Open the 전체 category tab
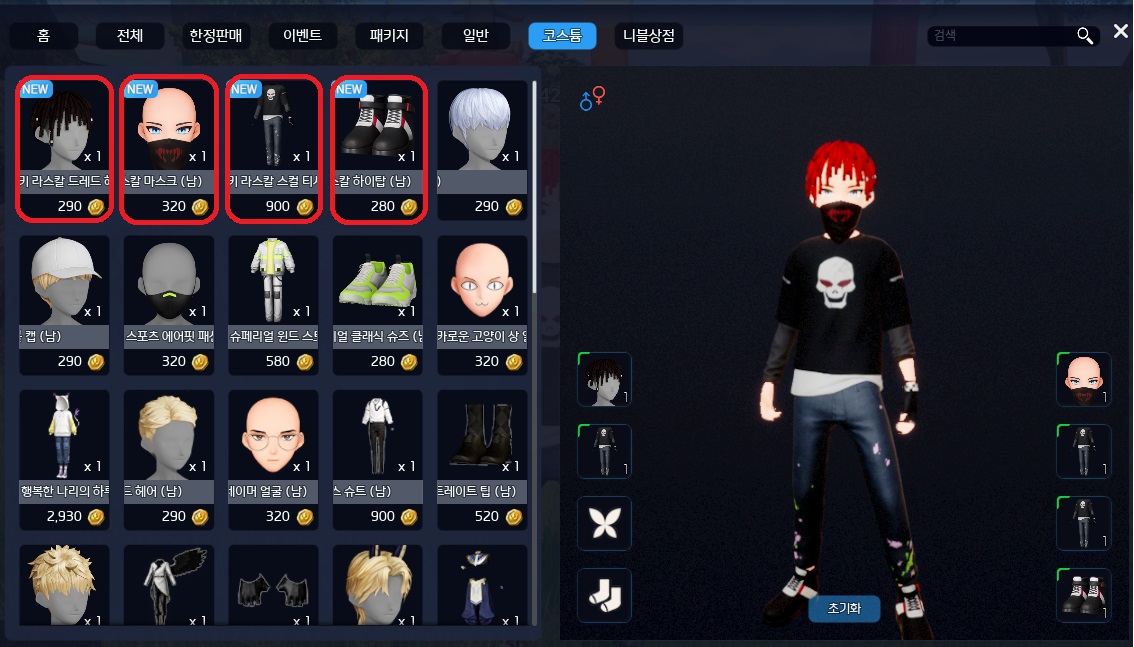 130,37
